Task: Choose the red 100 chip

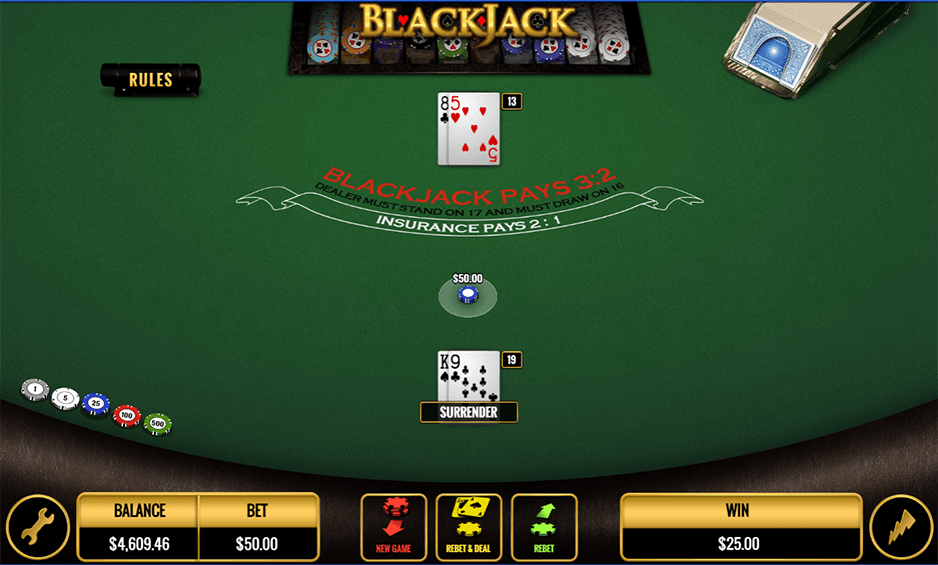Action: 127,414
